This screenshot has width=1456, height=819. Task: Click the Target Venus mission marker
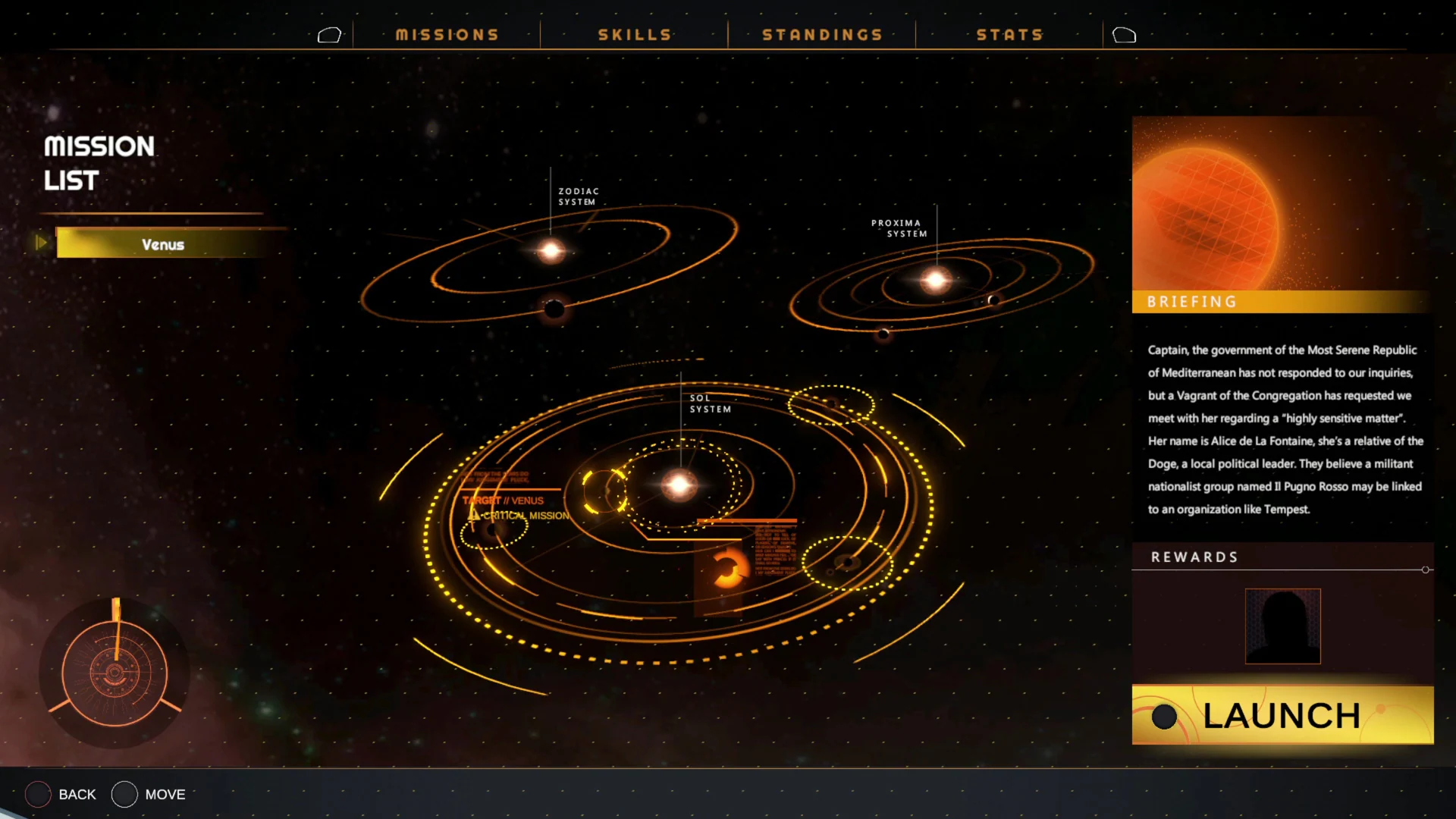[x=503, y=500]
